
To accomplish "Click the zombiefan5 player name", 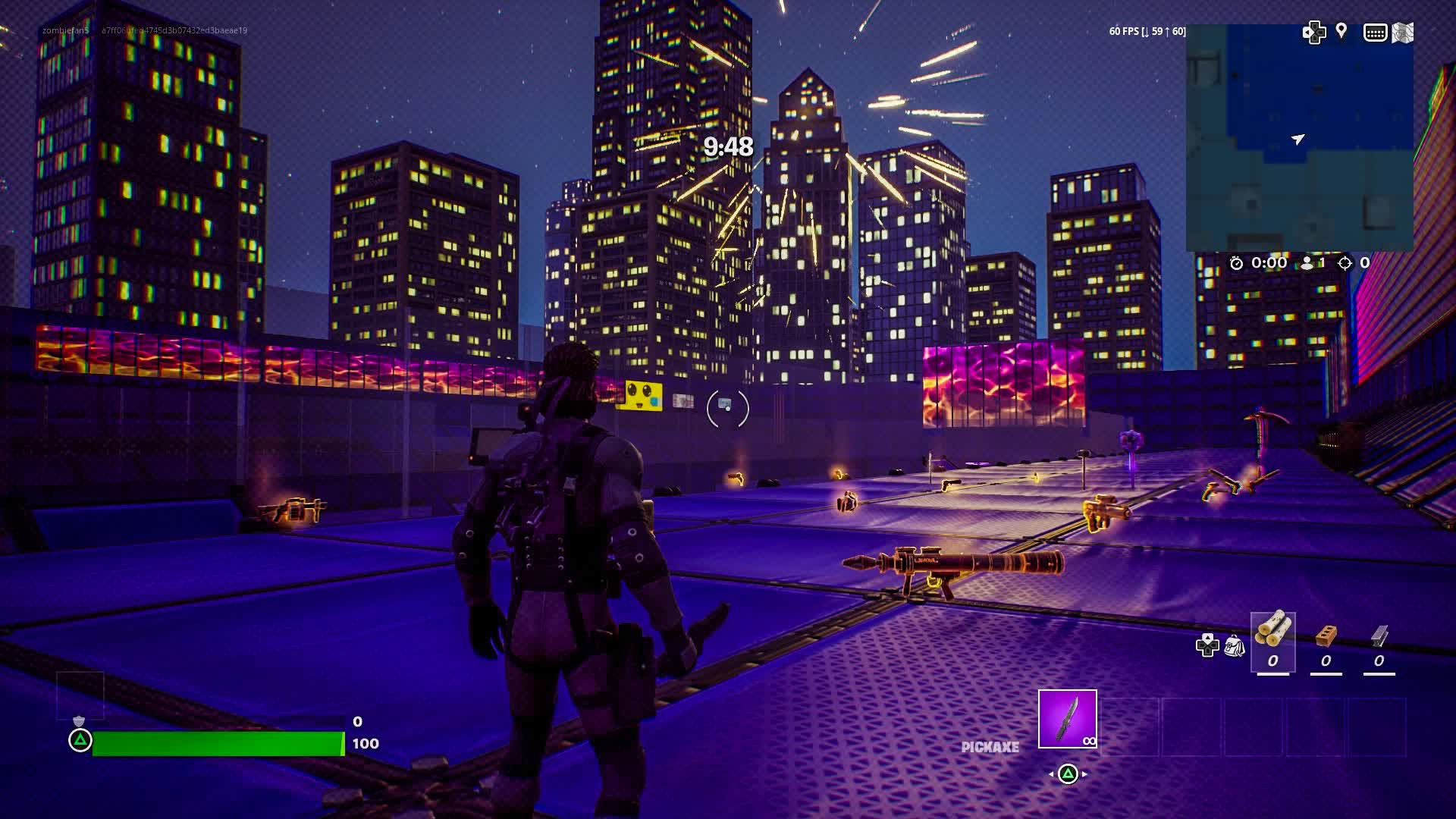I will (x=64, y=32).
